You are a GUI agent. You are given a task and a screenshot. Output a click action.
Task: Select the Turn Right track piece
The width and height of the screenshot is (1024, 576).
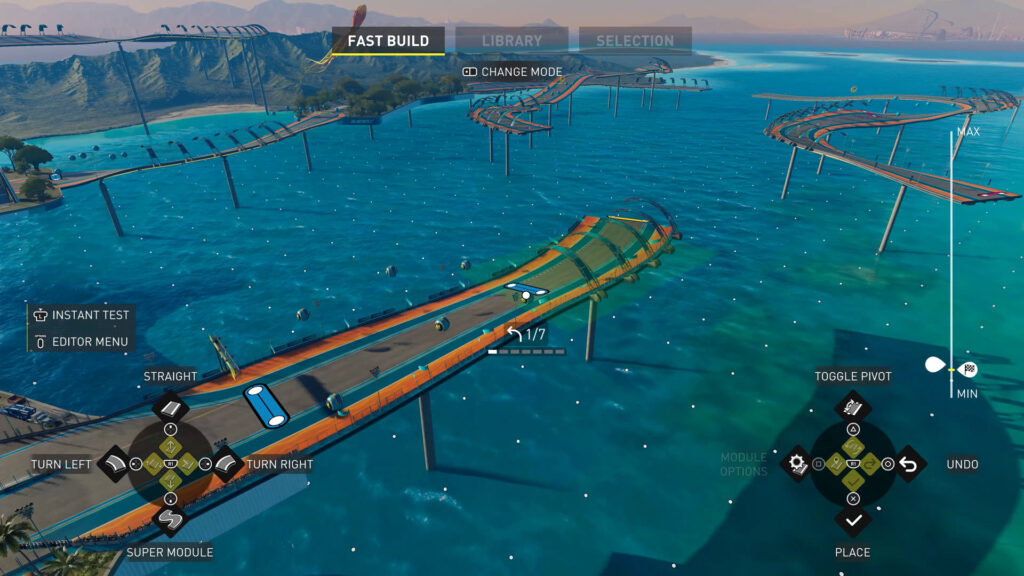pos(226,464)
